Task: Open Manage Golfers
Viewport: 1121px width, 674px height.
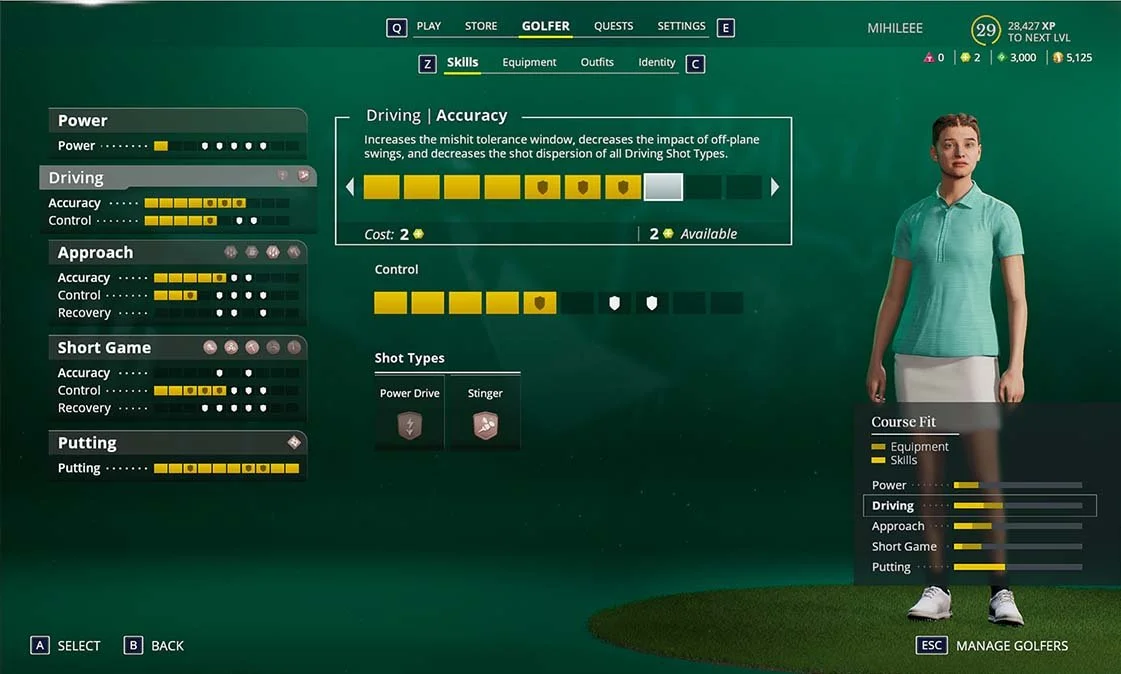Action: [x=1011, y=646]
